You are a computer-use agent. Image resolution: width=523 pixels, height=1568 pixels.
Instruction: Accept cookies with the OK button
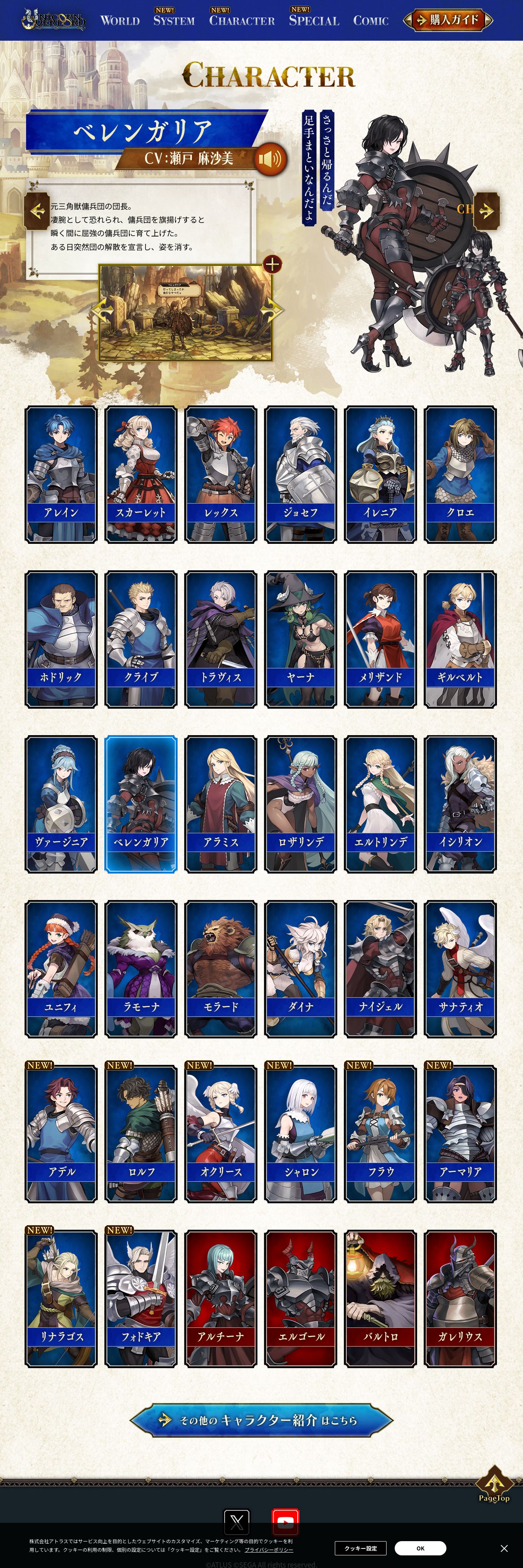420,1548
